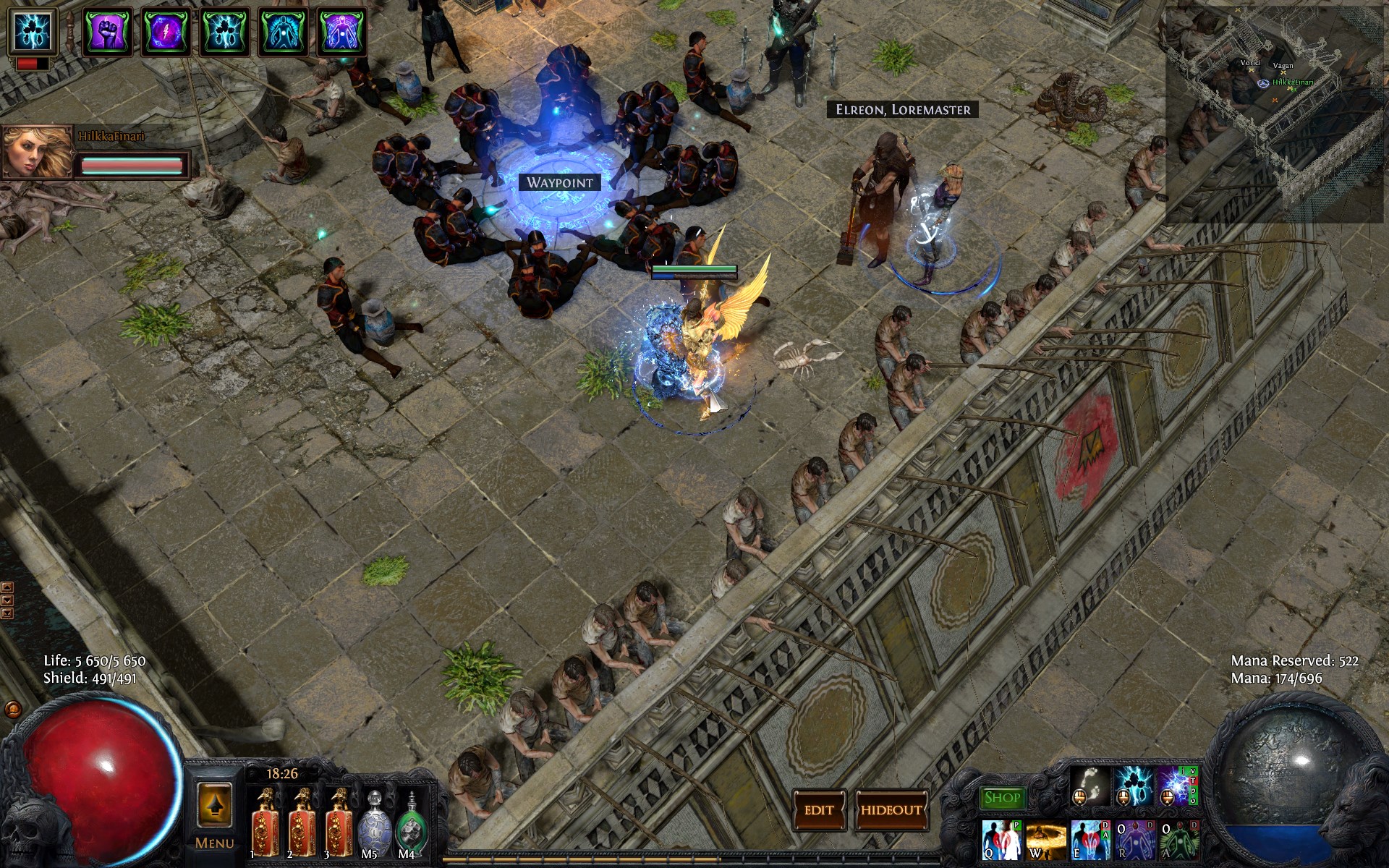1389x868 pixels.
Task: Select the golden circle skill on W
Action: point(1045,841)
